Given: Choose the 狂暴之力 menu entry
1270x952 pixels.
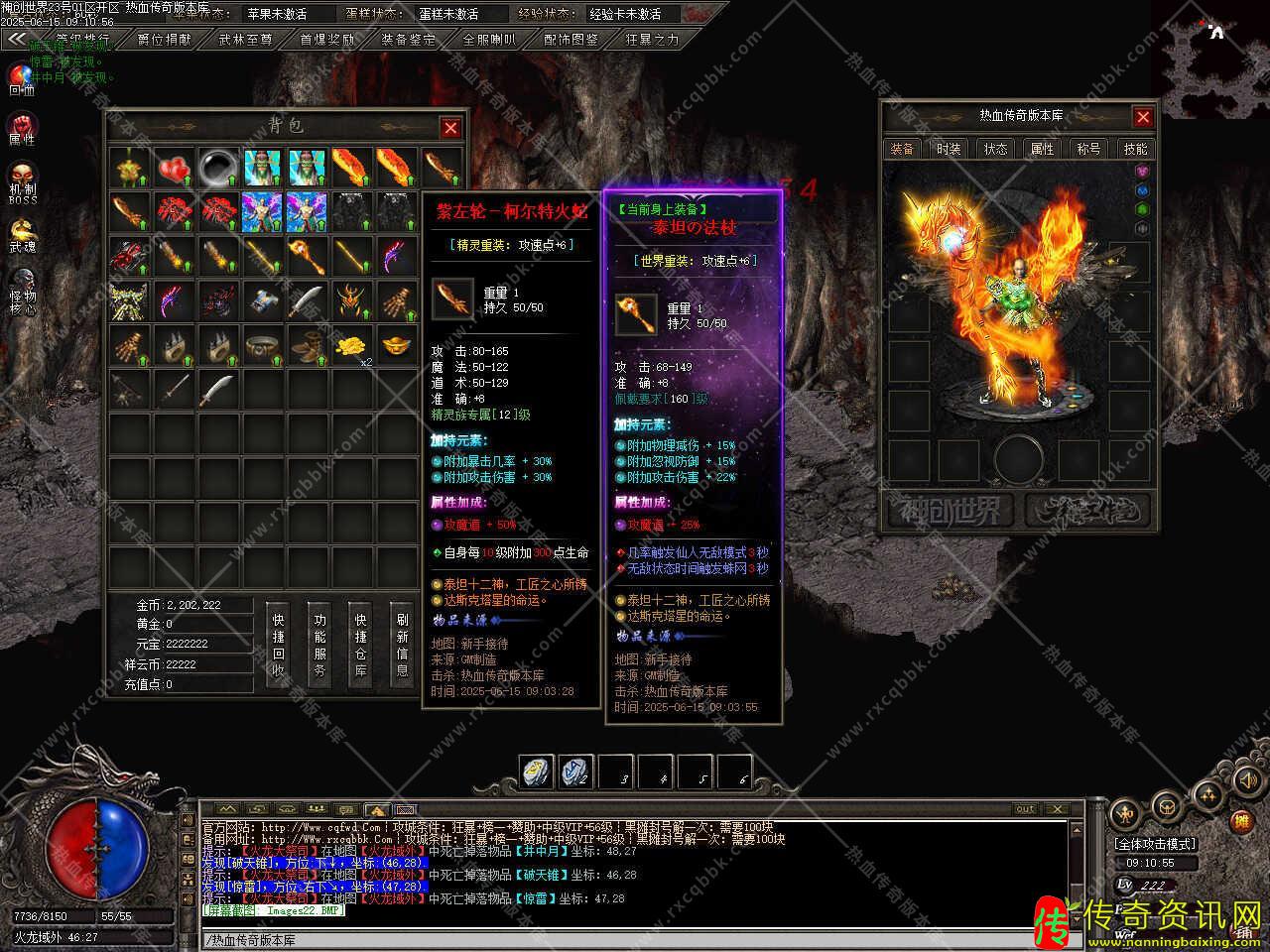Looking at the screenshot, I should pyautogui.click(x=652, y=40).
